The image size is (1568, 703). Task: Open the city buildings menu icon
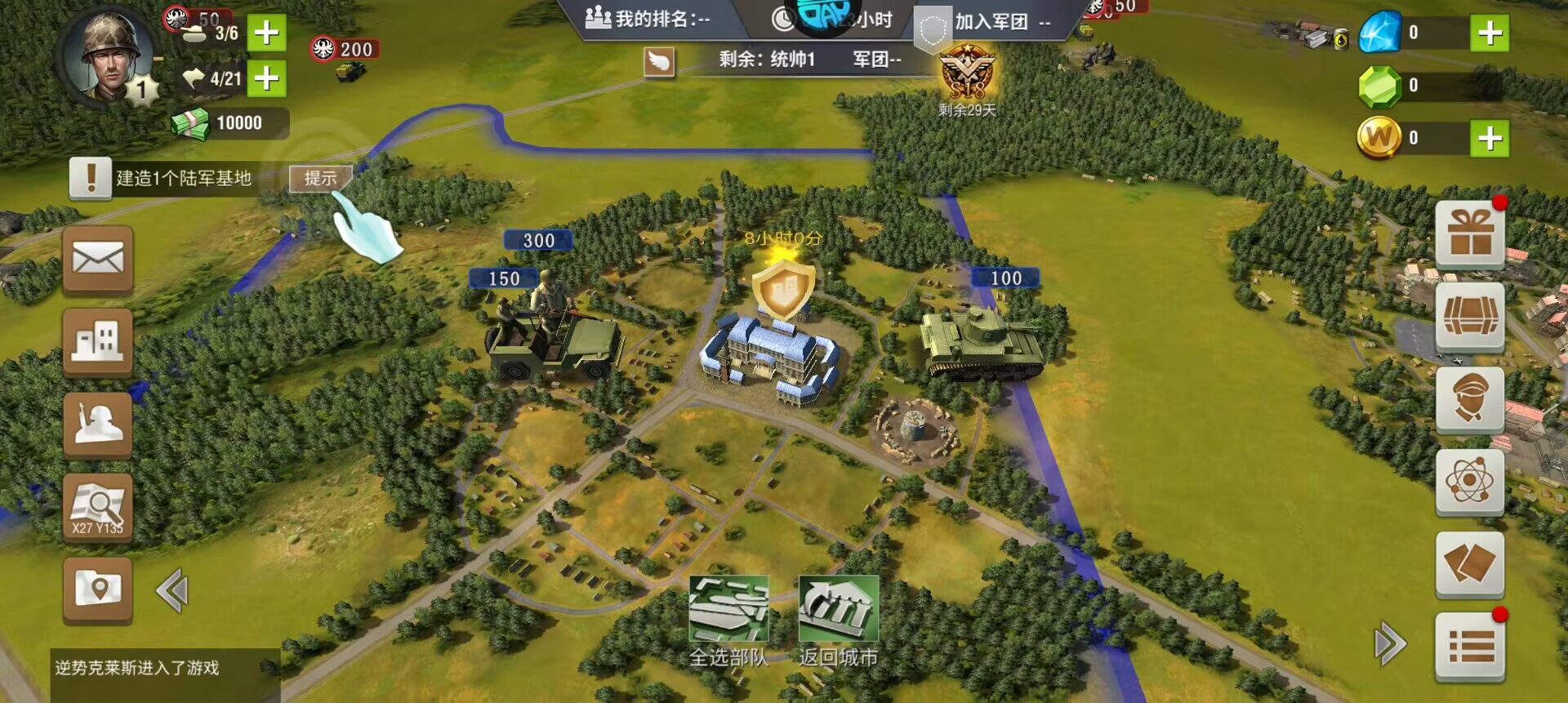coord(98,341)
